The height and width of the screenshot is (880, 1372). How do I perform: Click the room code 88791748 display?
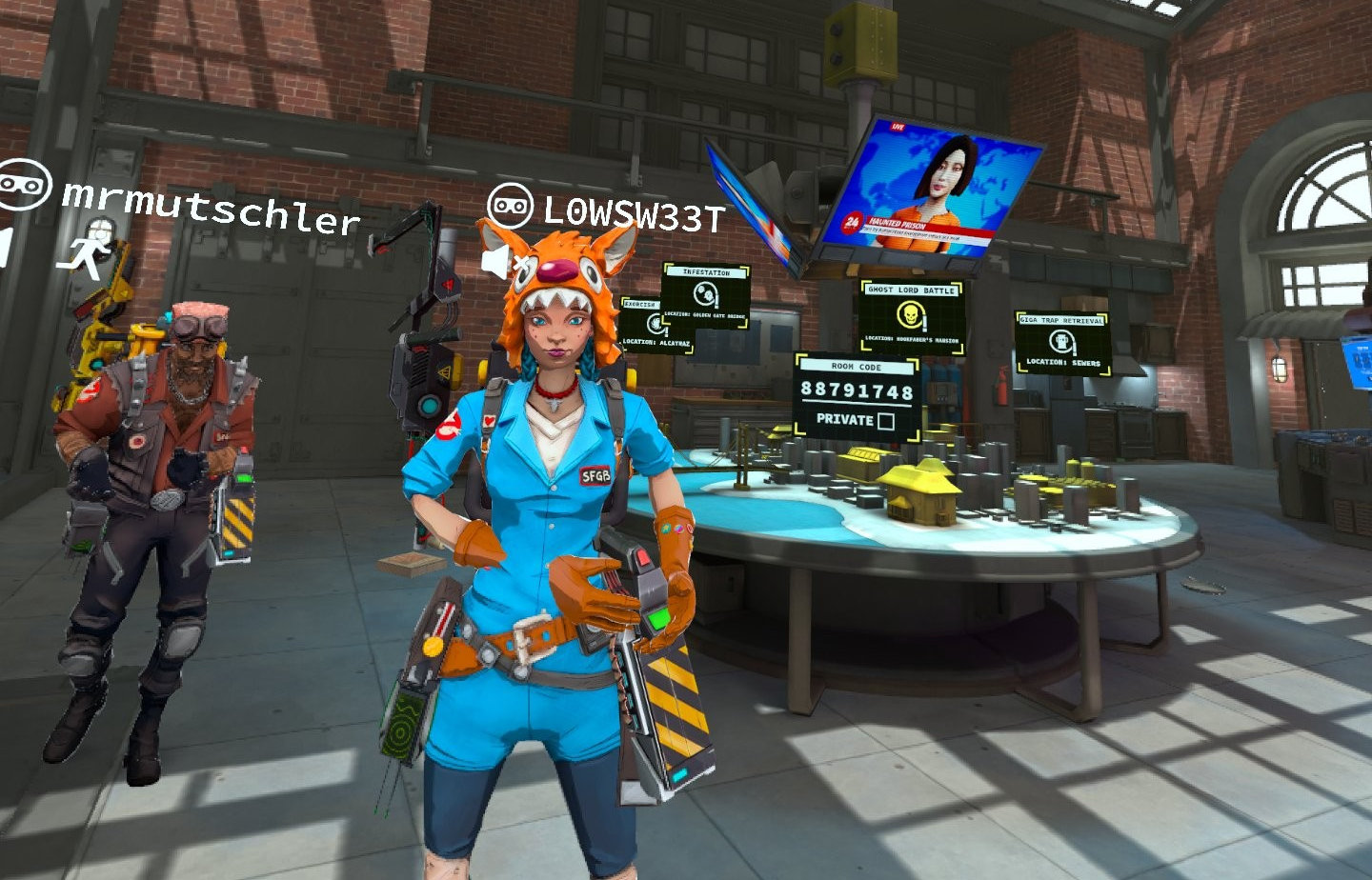(856, 389)
